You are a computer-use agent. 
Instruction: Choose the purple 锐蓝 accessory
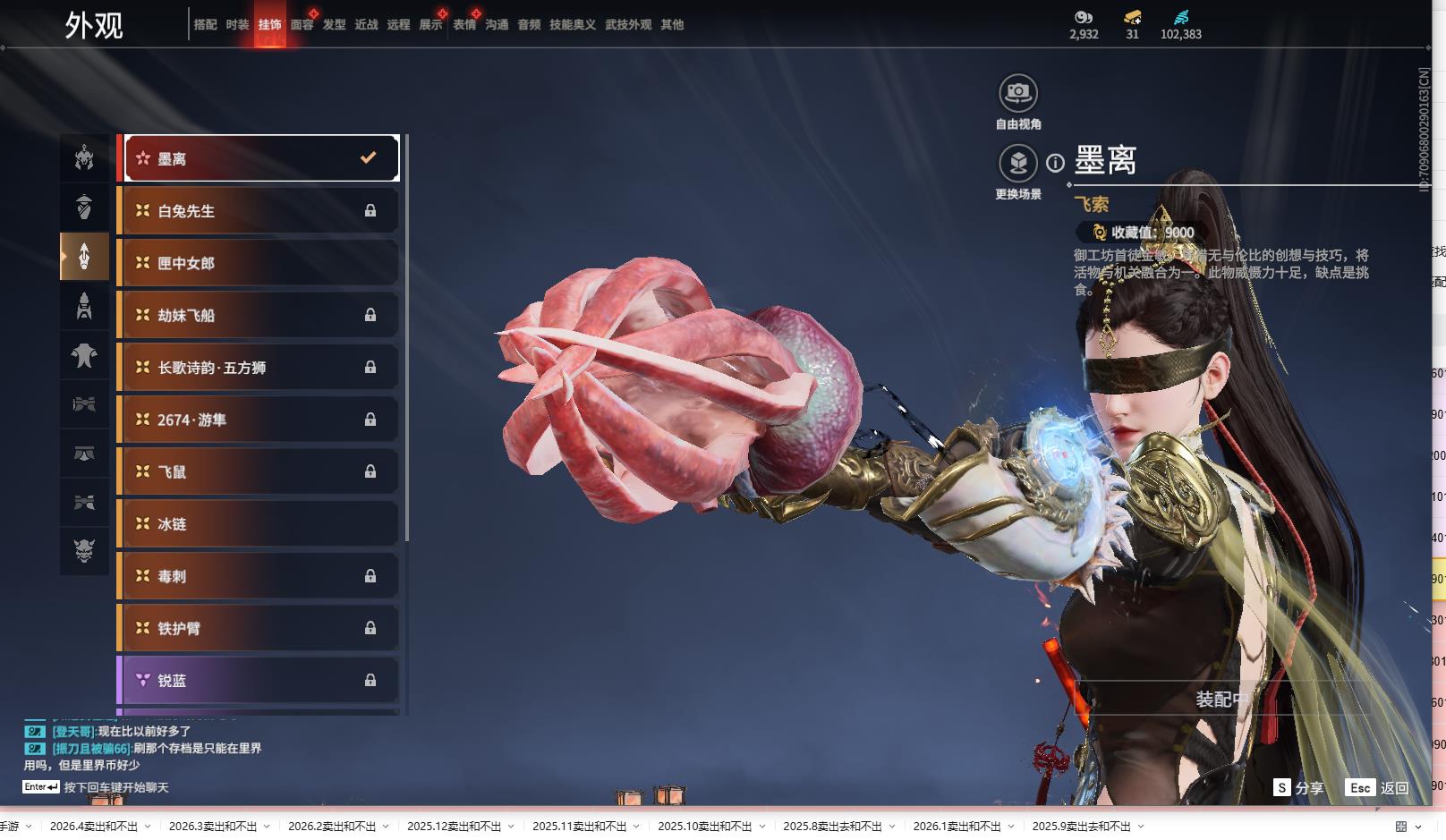pyautogui.click(x=259, y=681)
